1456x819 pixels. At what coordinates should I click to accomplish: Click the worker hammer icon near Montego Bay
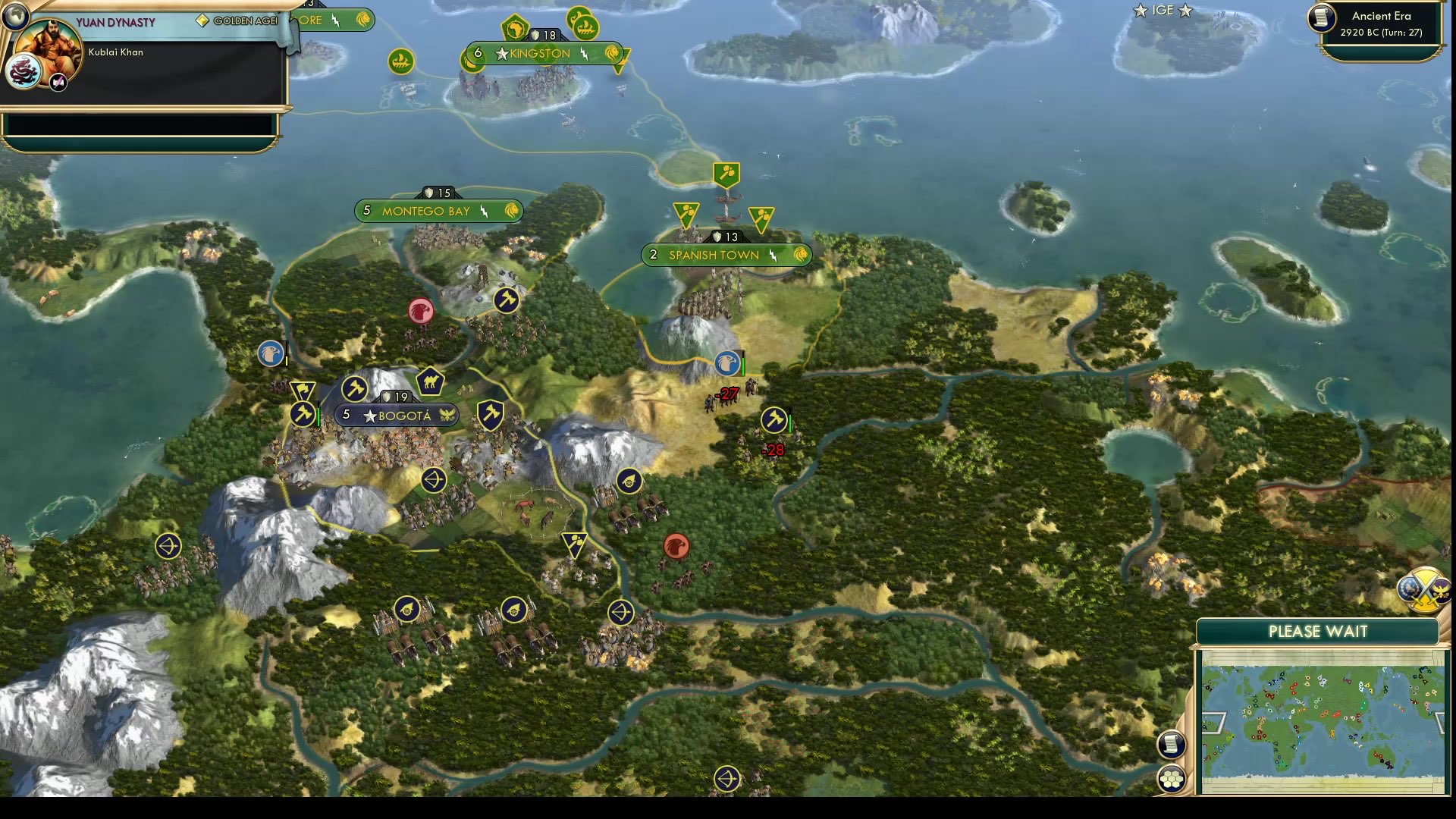pos(507,300)
